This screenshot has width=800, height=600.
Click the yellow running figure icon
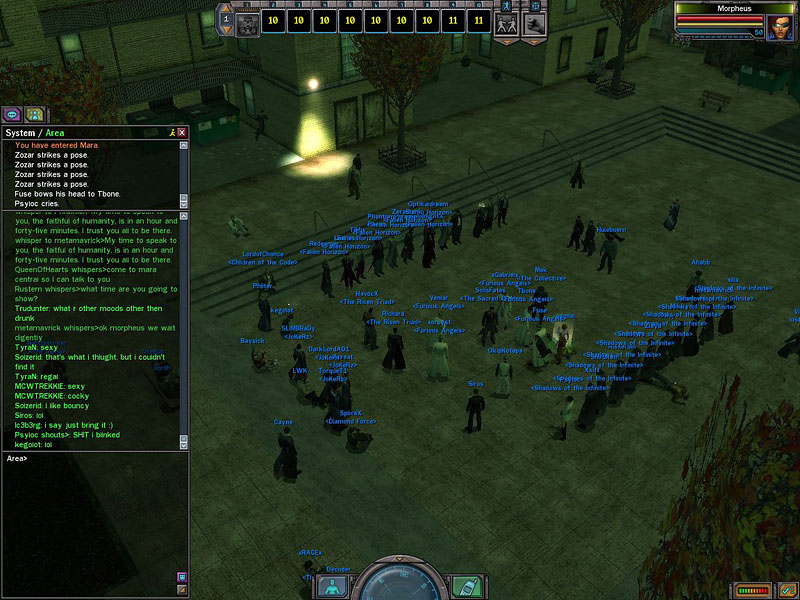click(171, 132)
